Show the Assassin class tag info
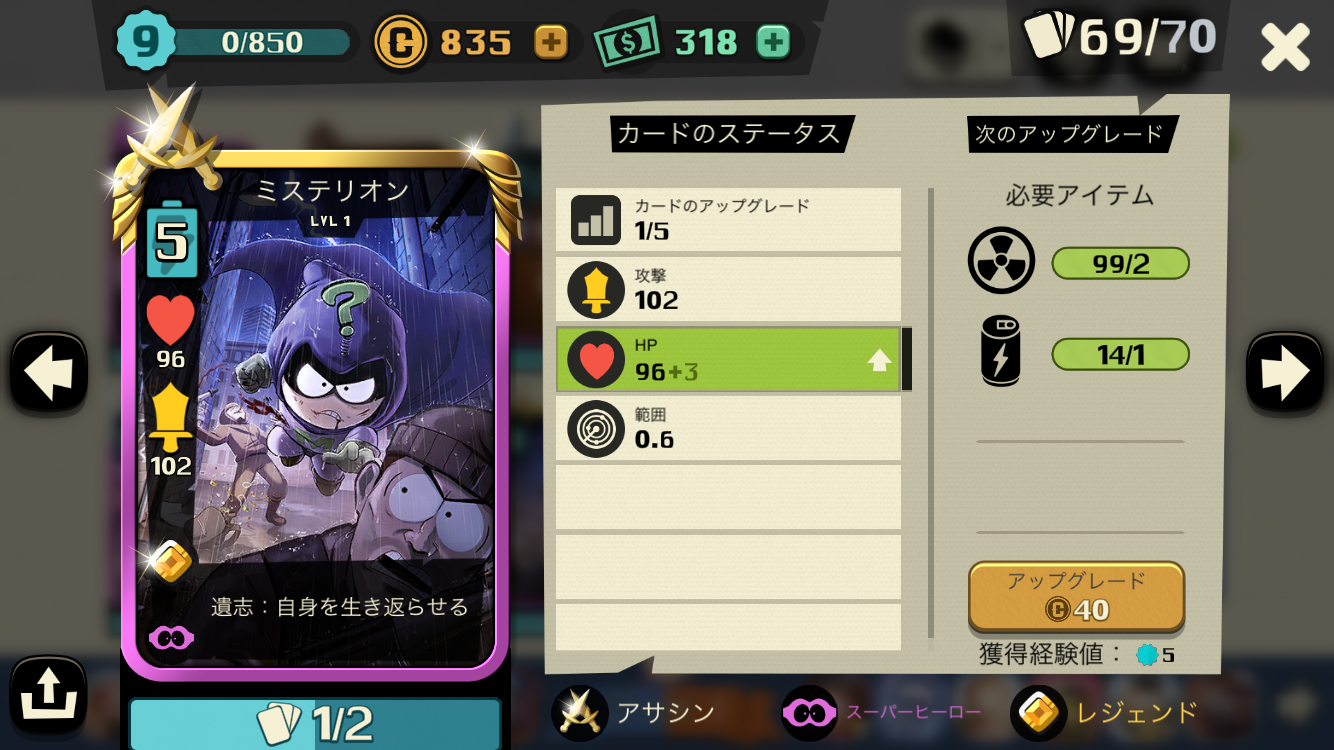 (x=634, y=713)
